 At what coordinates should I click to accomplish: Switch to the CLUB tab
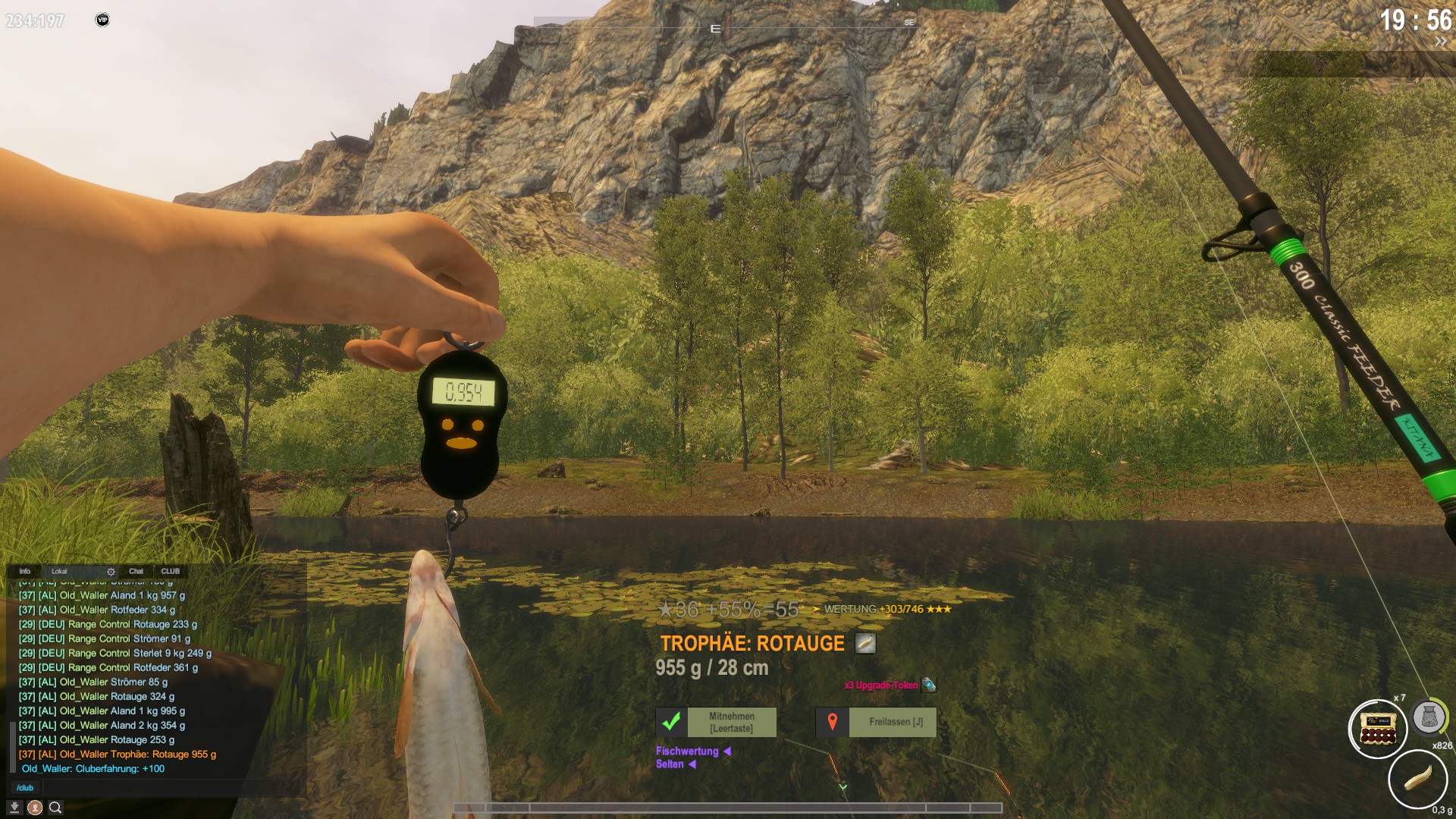point(170,571)
